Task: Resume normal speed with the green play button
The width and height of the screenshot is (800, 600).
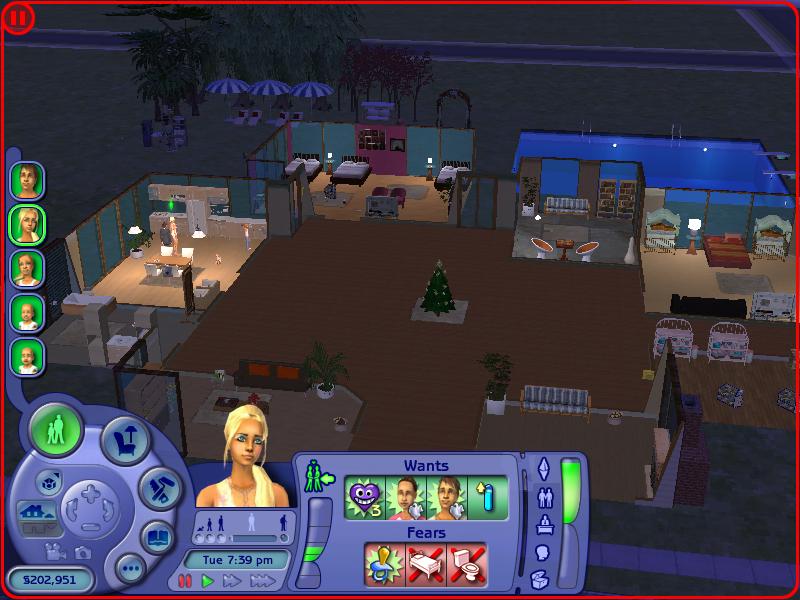Action: [x=208, y=580]
